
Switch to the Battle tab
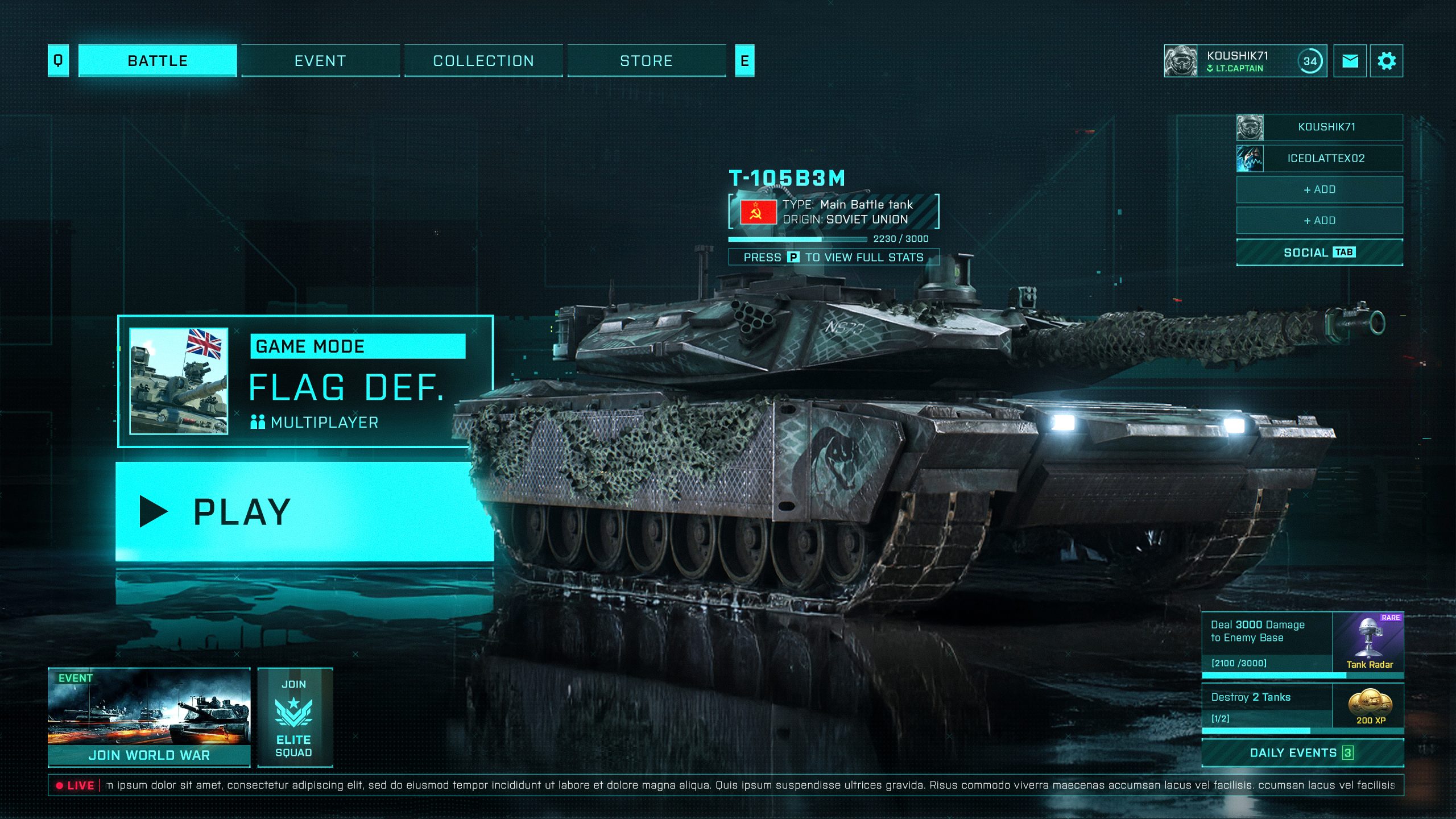(x=158, y=61)
